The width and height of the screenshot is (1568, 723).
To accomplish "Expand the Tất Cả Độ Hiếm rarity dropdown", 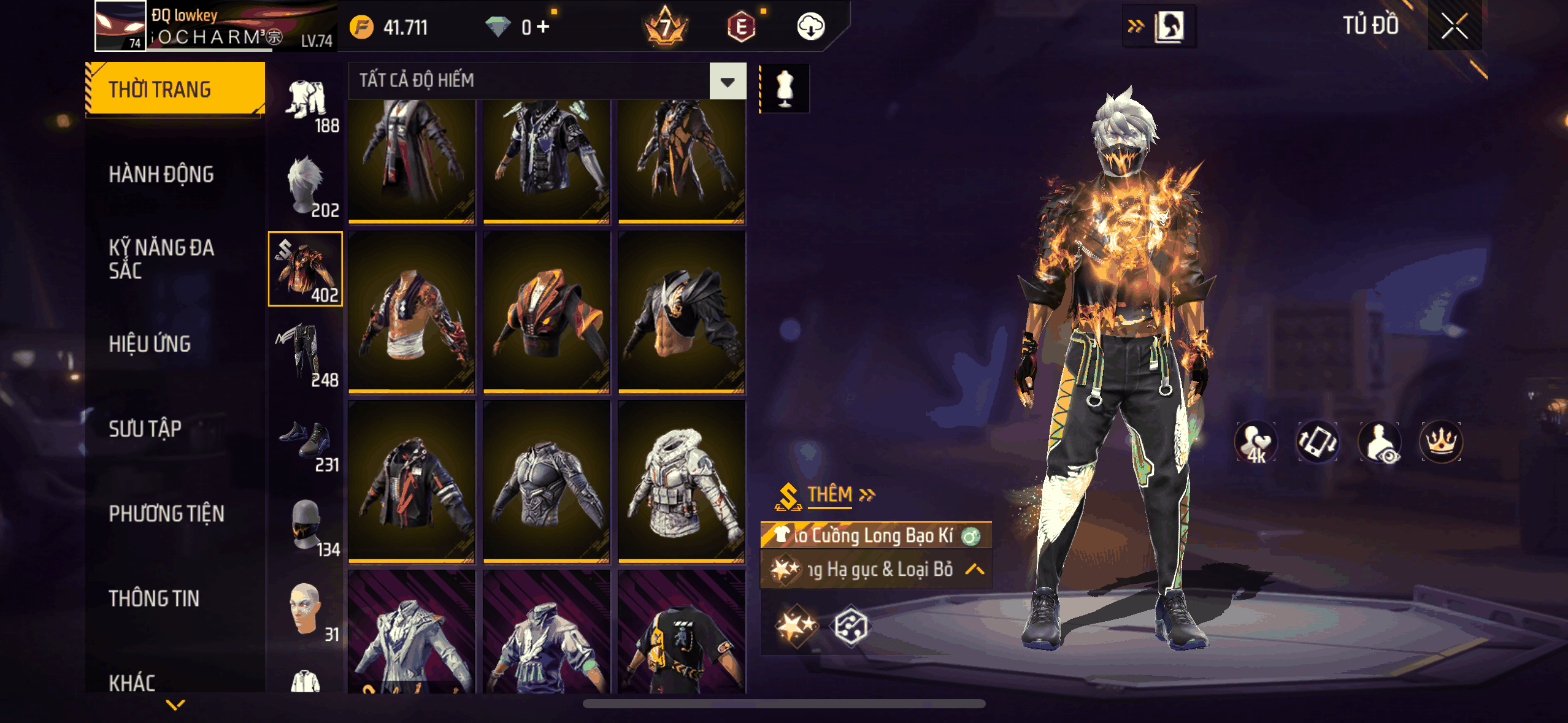I will (x=728, y=82).
